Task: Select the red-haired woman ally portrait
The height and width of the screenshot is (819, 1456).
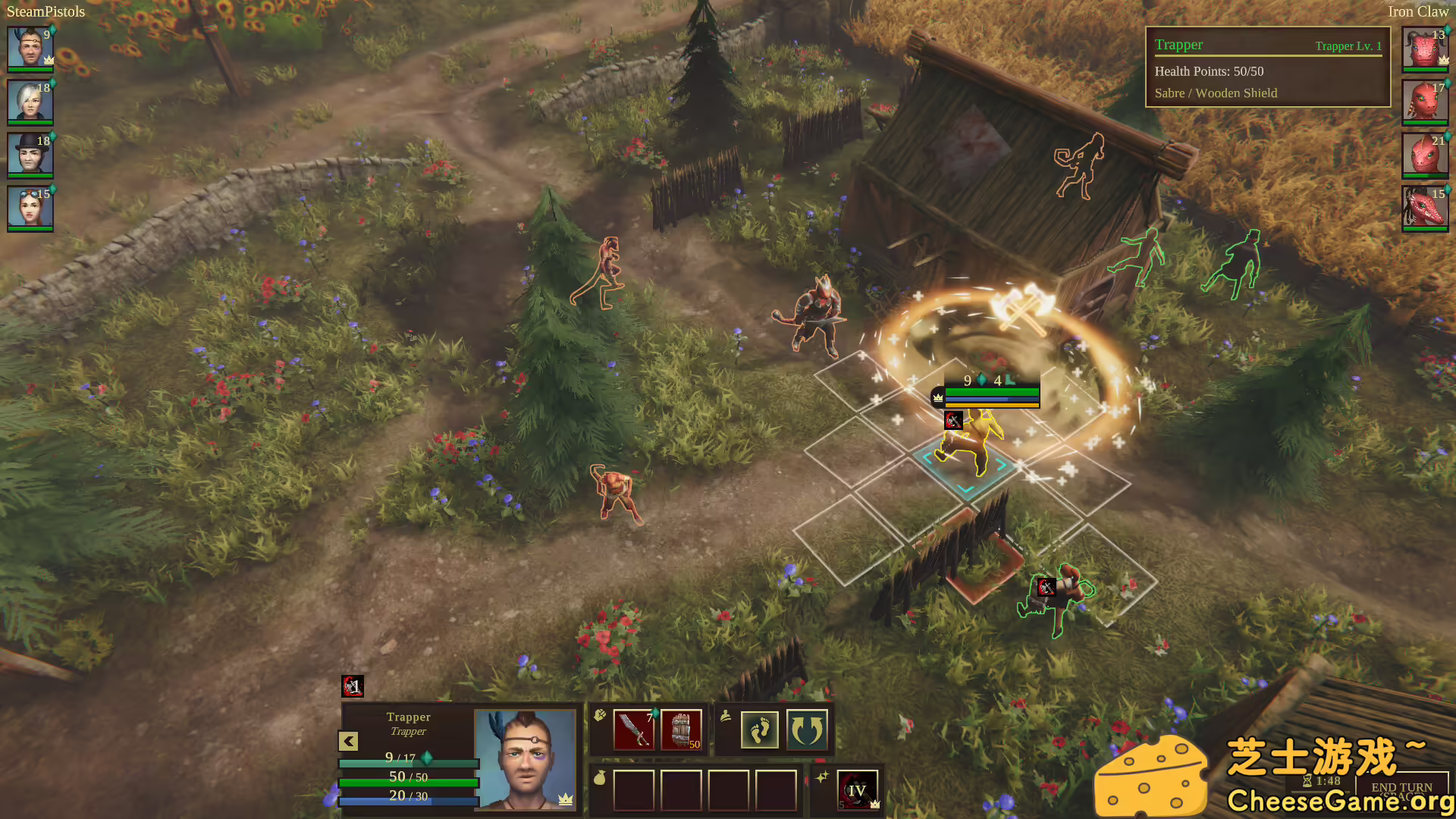Action: point(30,208)
